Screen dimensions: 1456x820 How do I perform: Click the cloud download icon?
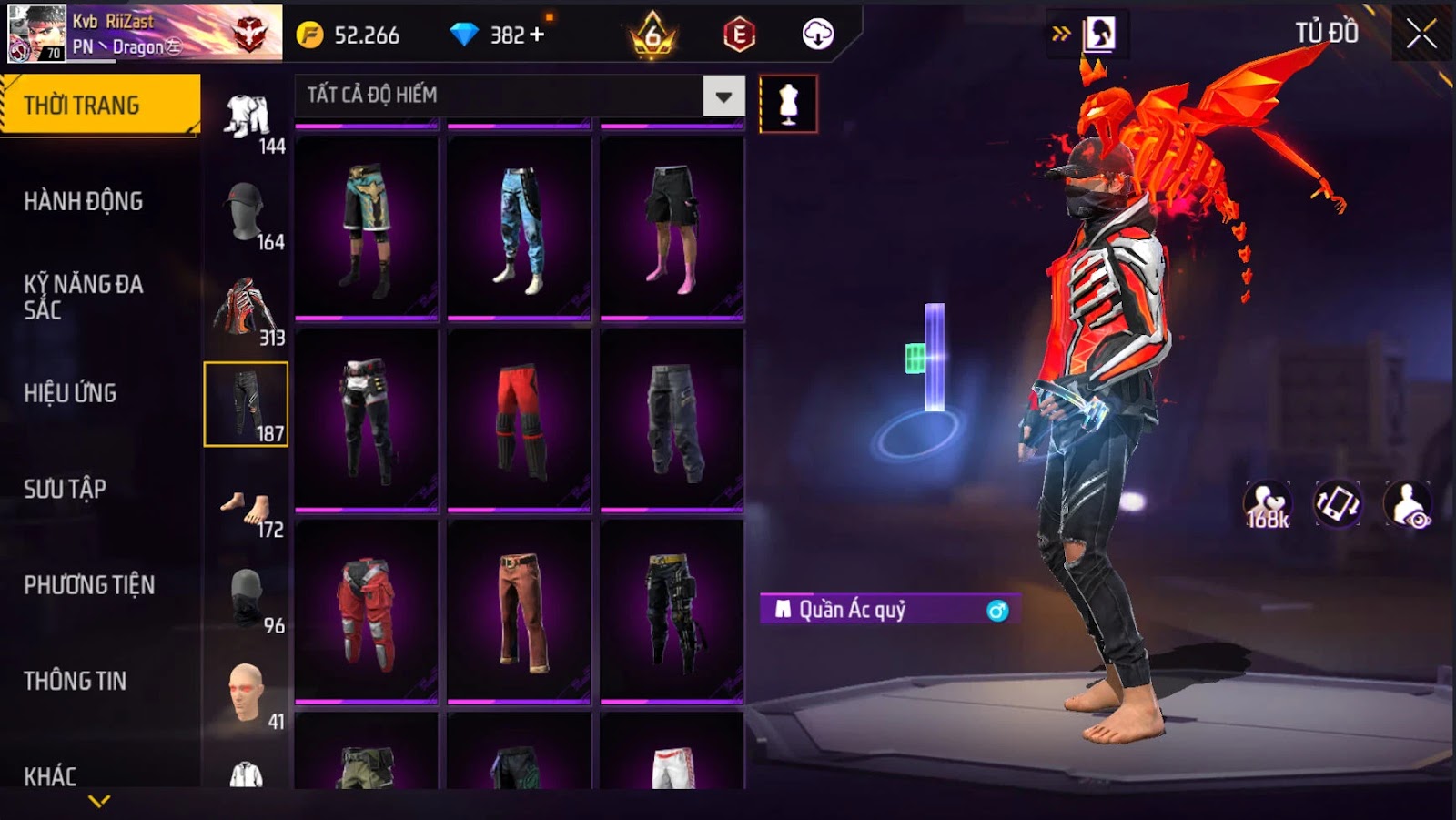[817, 35]
